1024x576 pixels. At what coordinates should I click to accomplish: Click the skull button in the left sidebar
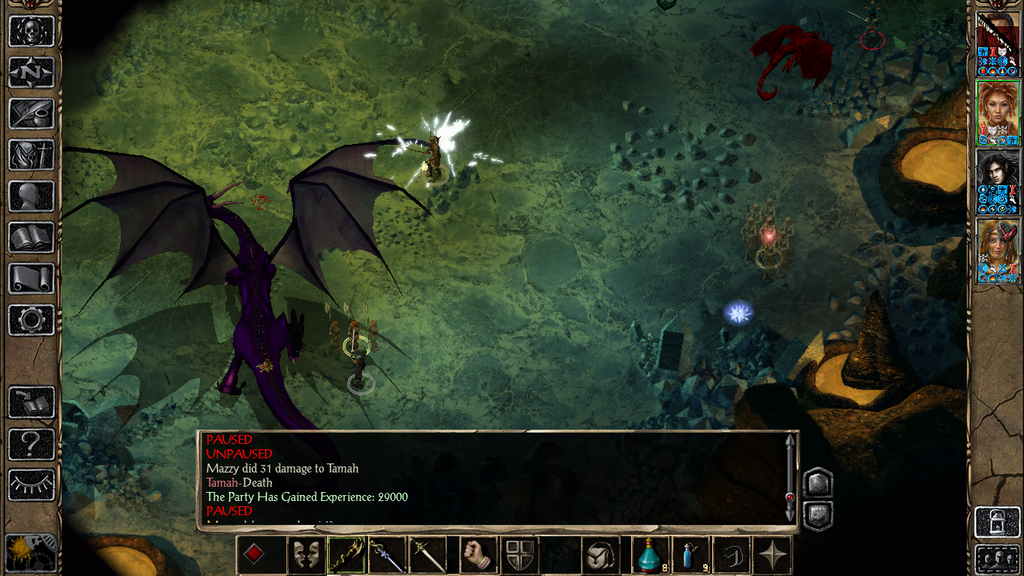pos(31,31)
